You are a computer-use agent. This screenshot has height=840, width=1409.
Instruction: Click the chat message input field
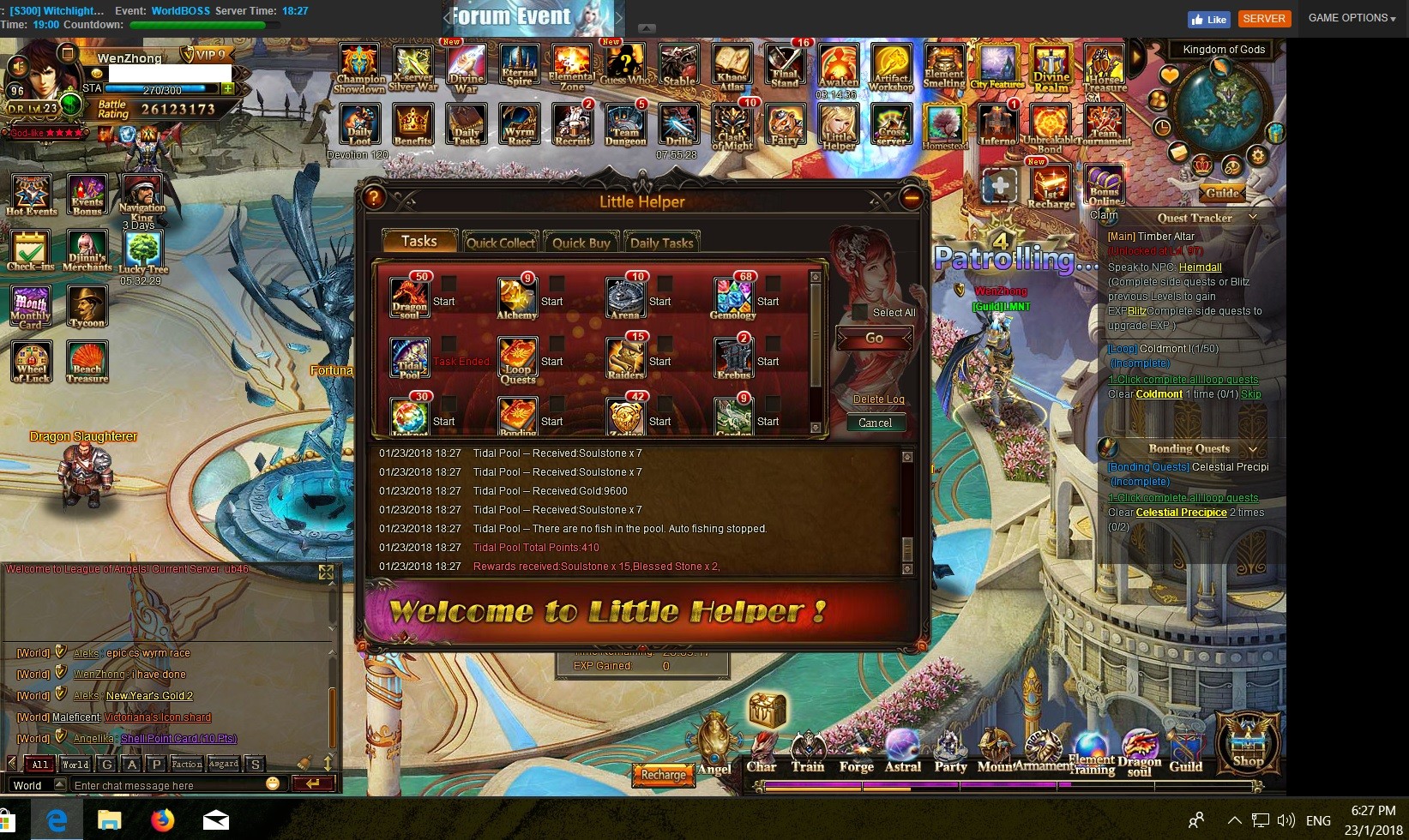[x=167, y=785]
